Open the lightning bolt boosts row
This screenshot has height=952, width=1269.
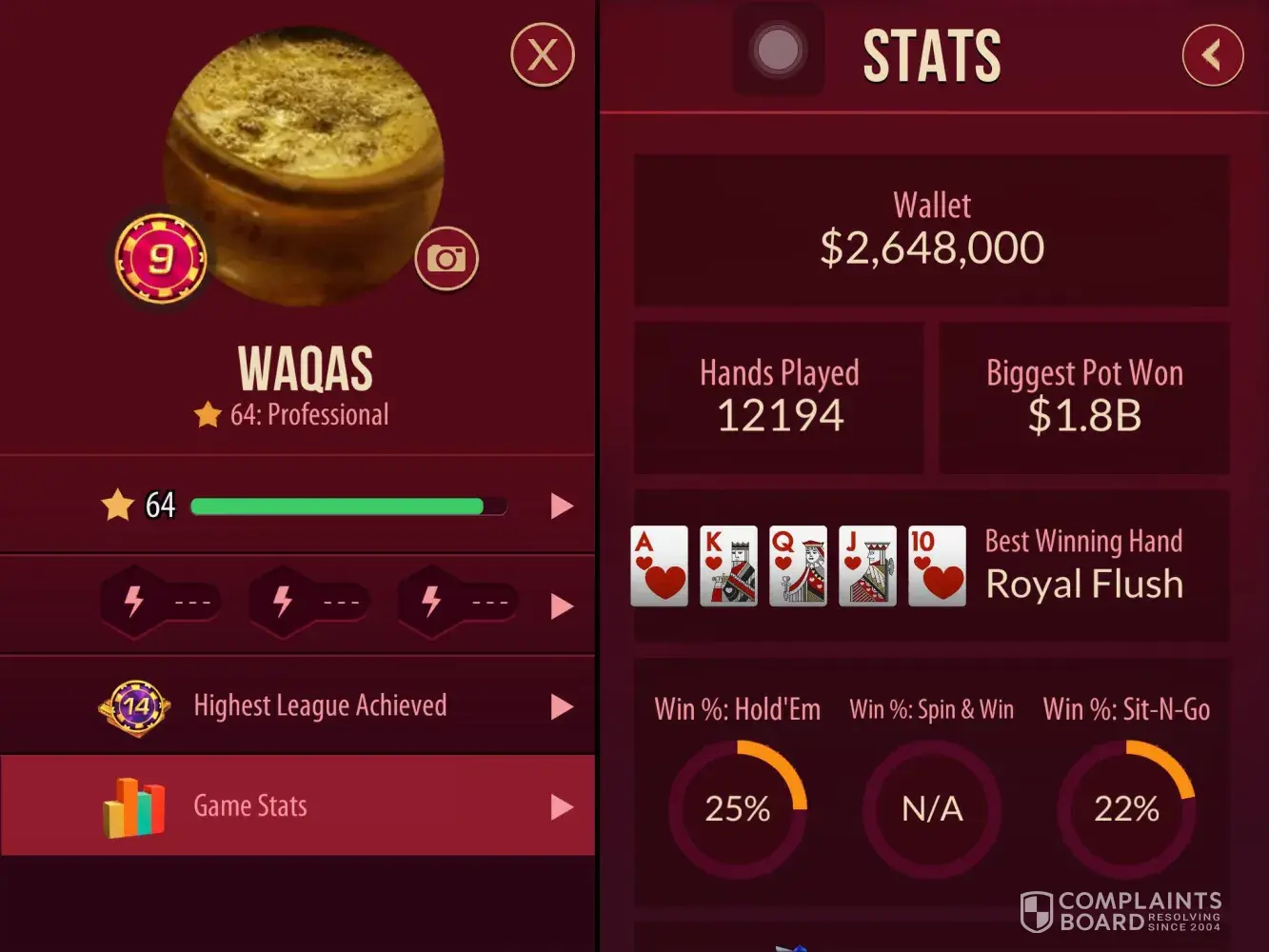(562, 605)
